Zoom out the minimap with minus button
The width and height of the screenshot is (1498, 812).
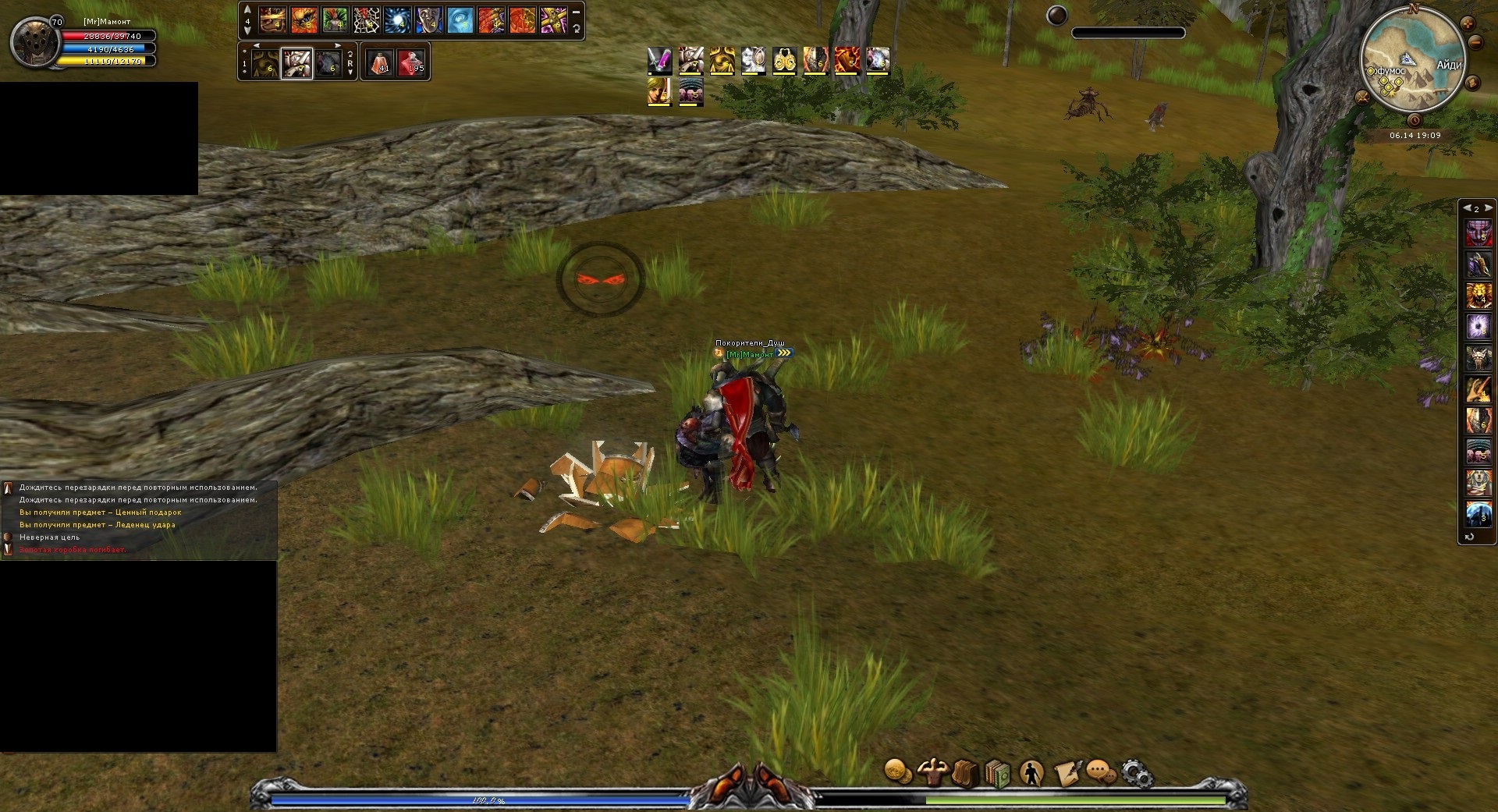pyautogui.click(x=1476, y=42)
